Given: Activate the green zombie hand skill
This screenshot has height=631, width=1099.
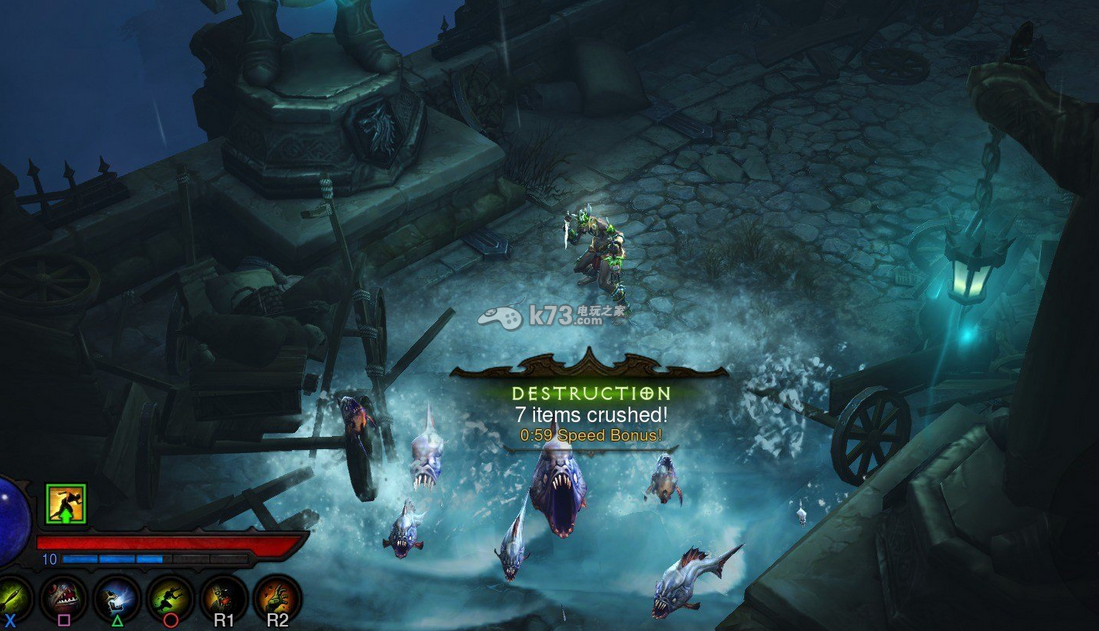Looking at the screenshot, I should click(x=277, y=597).
